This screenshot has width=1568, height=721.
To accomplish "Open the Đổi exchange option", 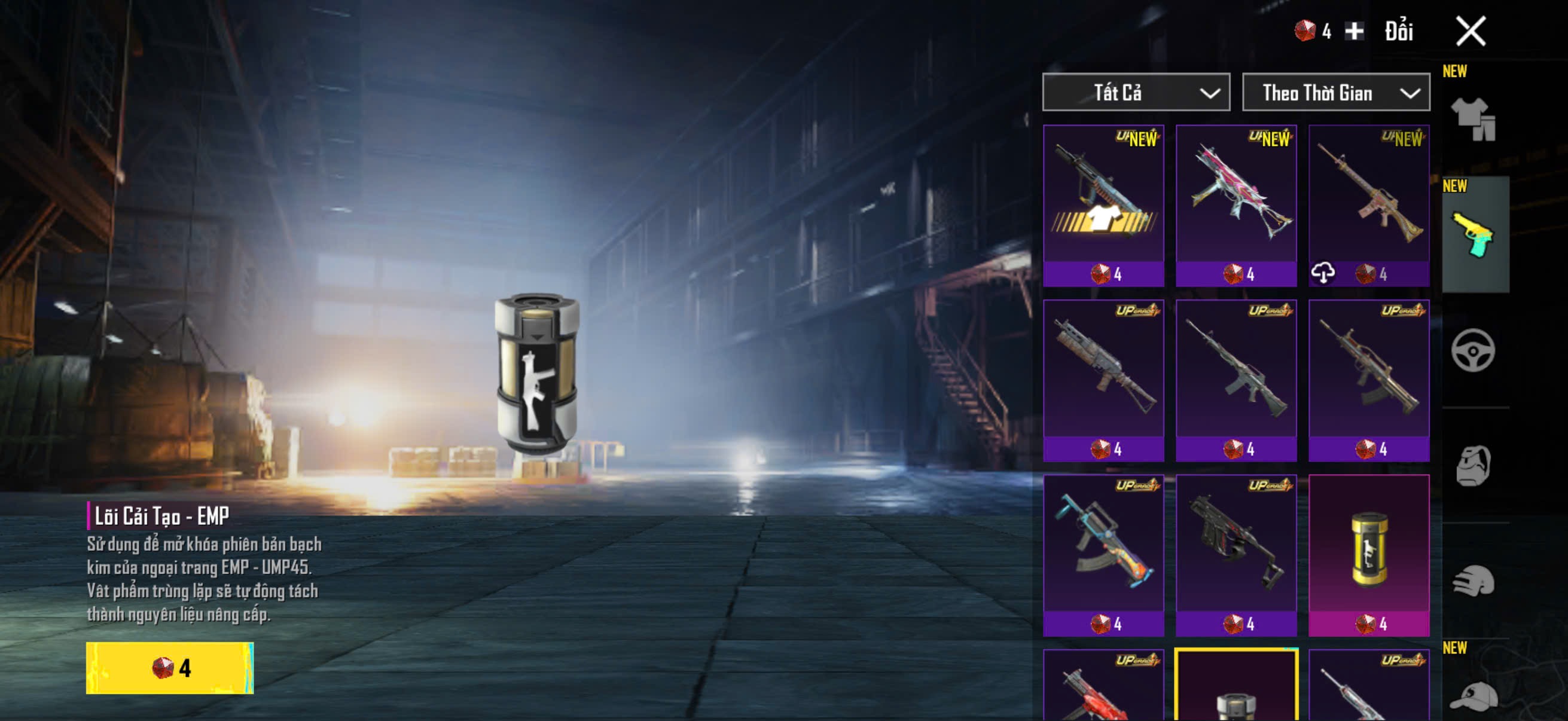I will (x=1398, y=32).
